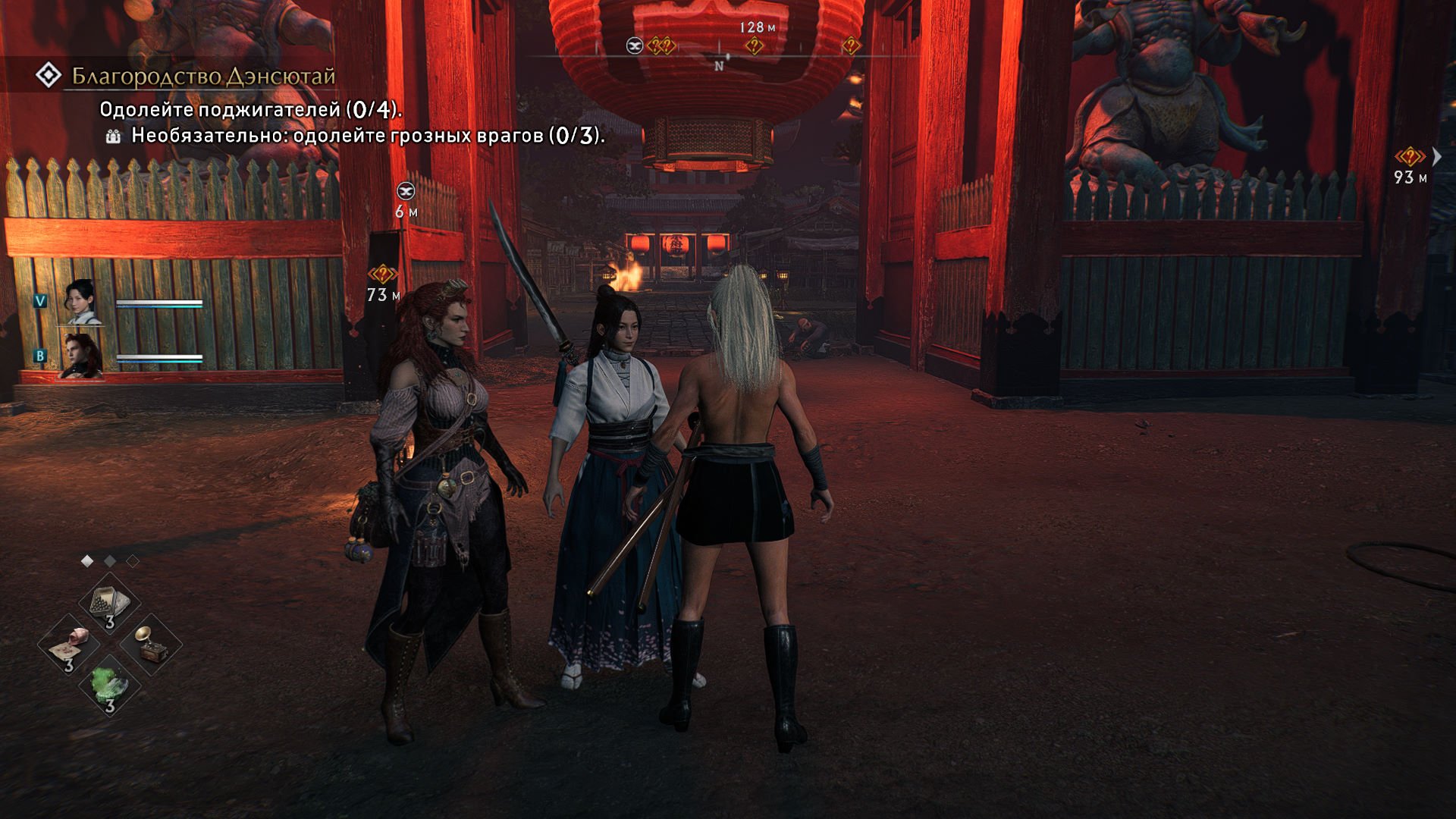The height and width of the screenshot is (819, 1456).
Task: Select the first item set page dot
Action: (x=87, y=561)
